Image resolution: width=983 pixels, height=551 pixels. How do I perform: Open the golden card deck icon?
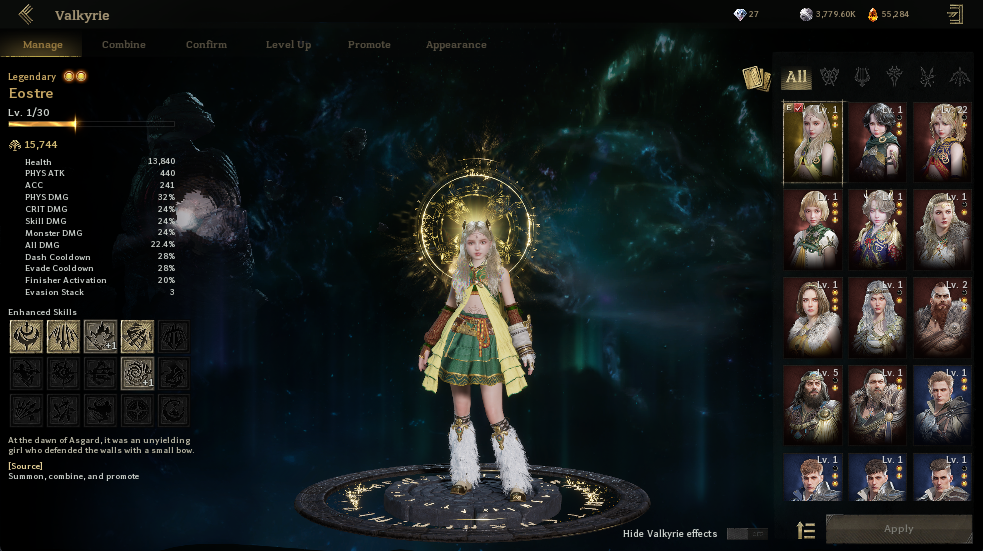(755, 78)
